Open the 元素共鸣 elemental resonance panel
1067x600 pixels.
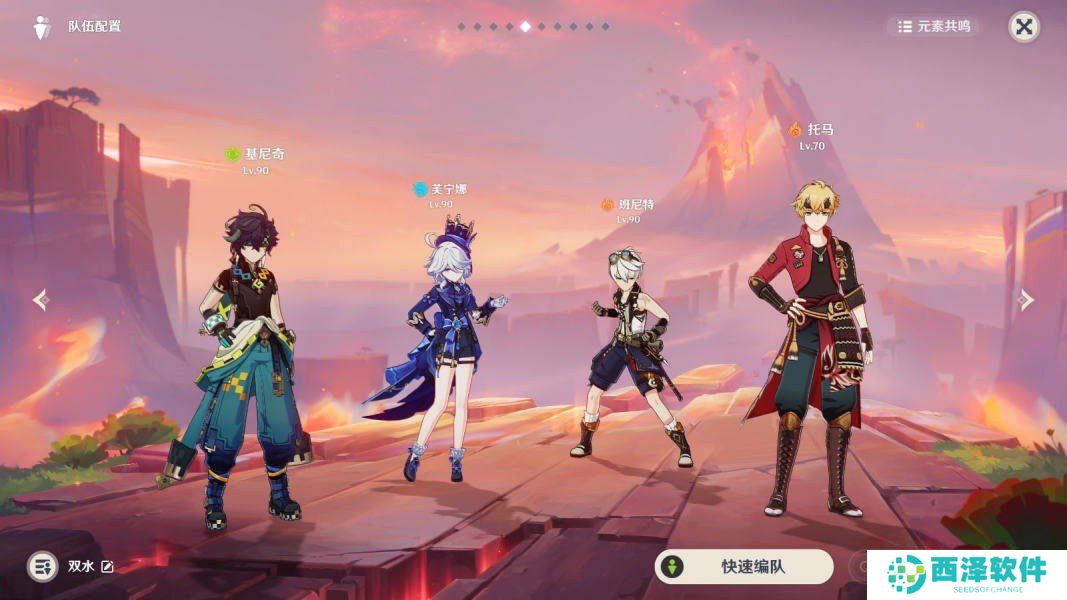[x=934, y=27]
